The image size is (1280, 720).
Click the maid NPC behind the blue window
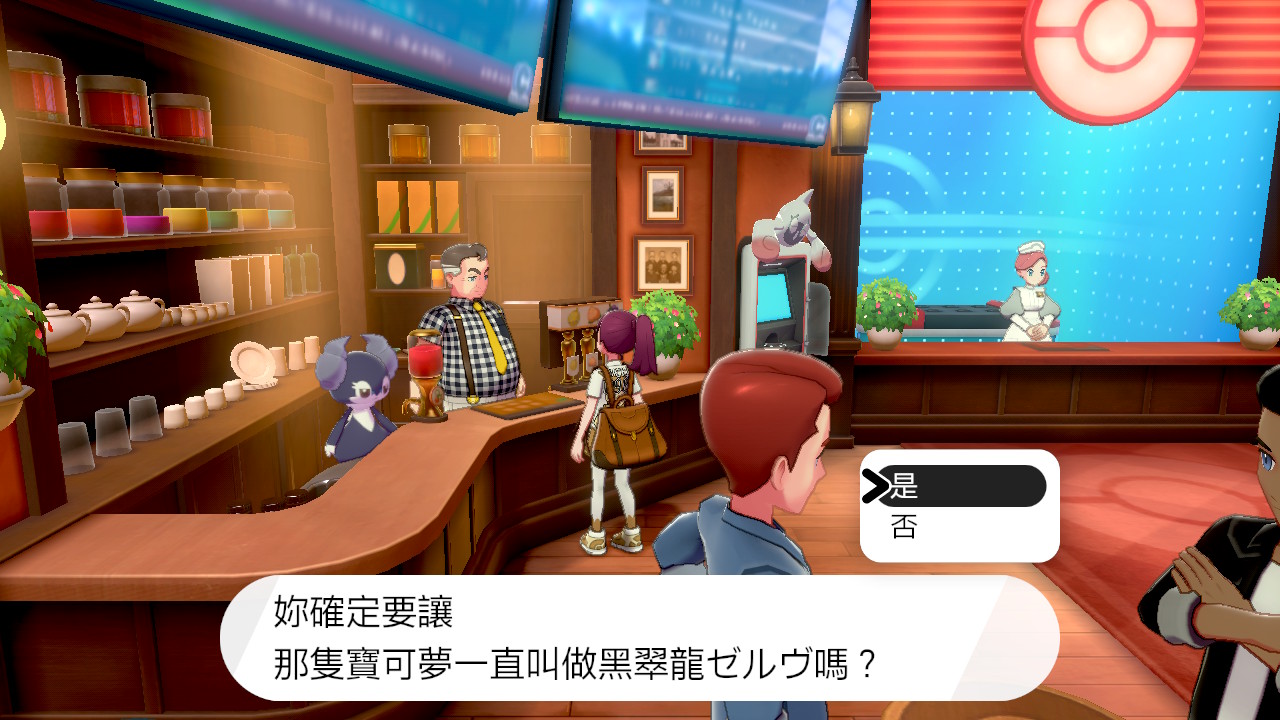(x=1030, y=290)
